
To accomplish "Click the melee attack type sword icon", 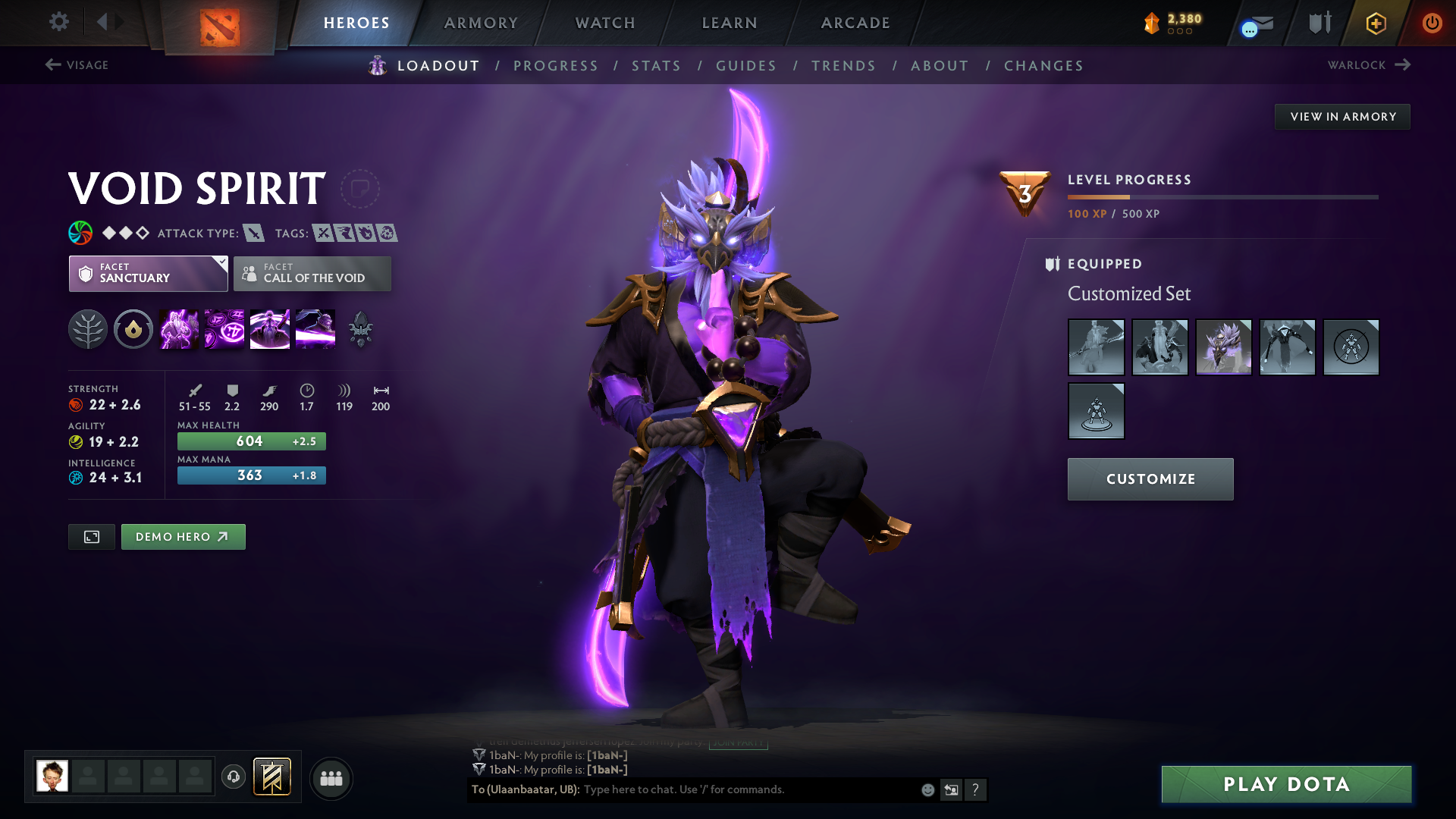I will pyautogui.click(x=253, y=233).
